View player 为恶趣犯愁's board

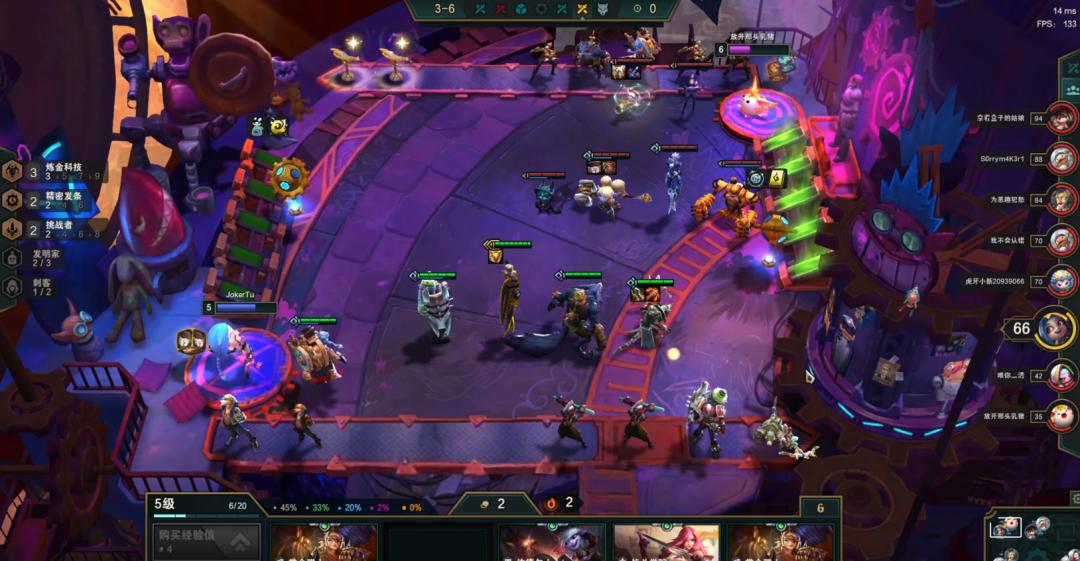pyautogui.click(x=1061, y=199)
